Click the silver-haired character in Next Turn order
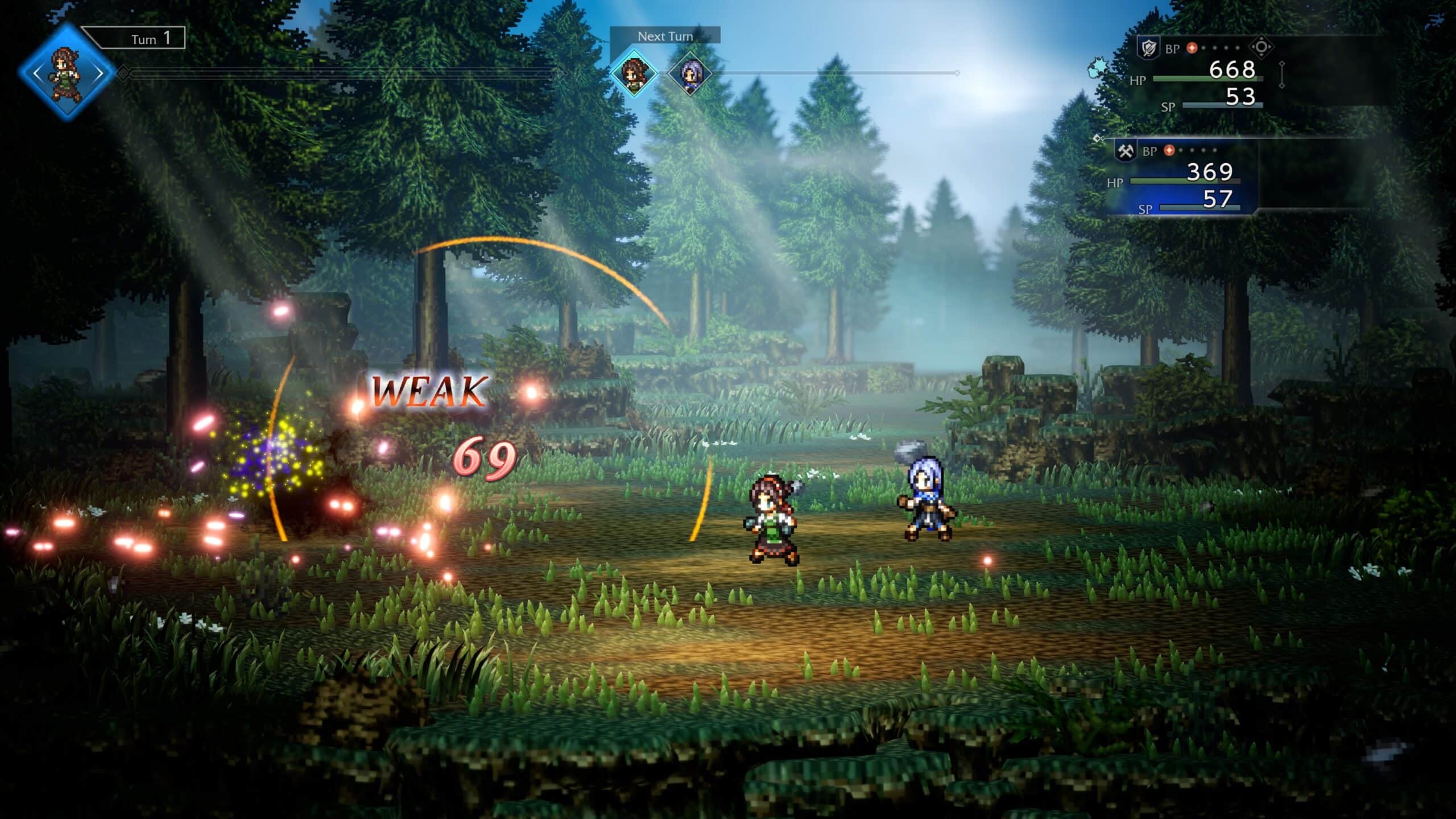Image resolution: width=1456 pixels, height=819 pixels. click(689, 73)
